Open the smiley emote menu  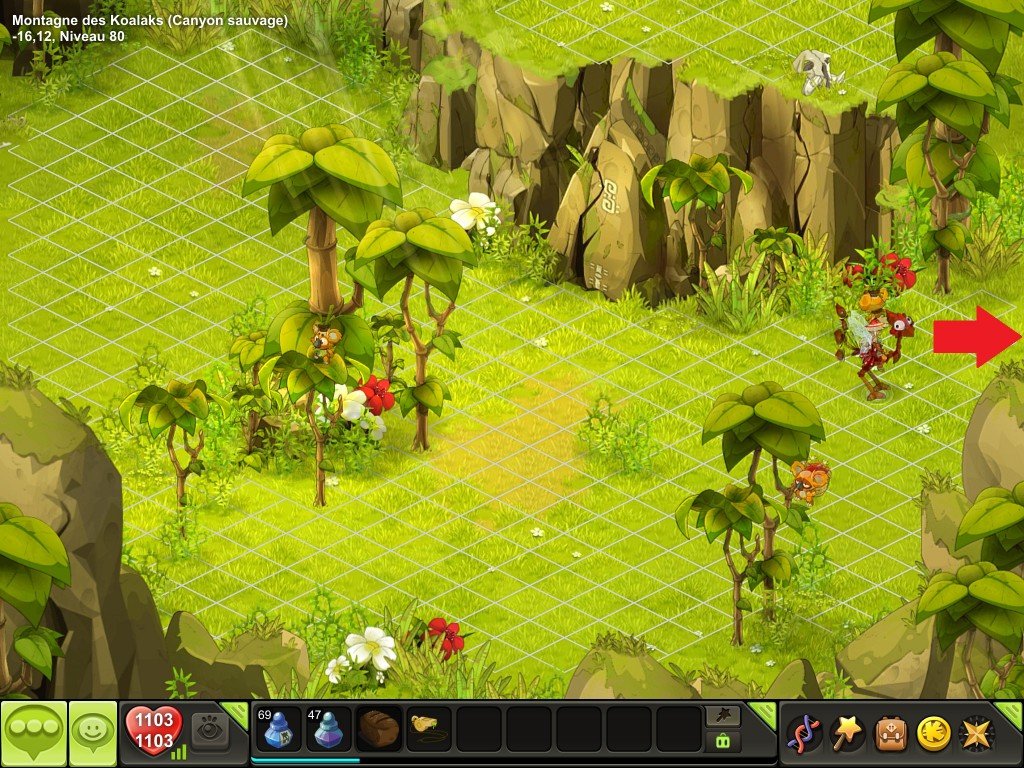(x=93, y=733)
